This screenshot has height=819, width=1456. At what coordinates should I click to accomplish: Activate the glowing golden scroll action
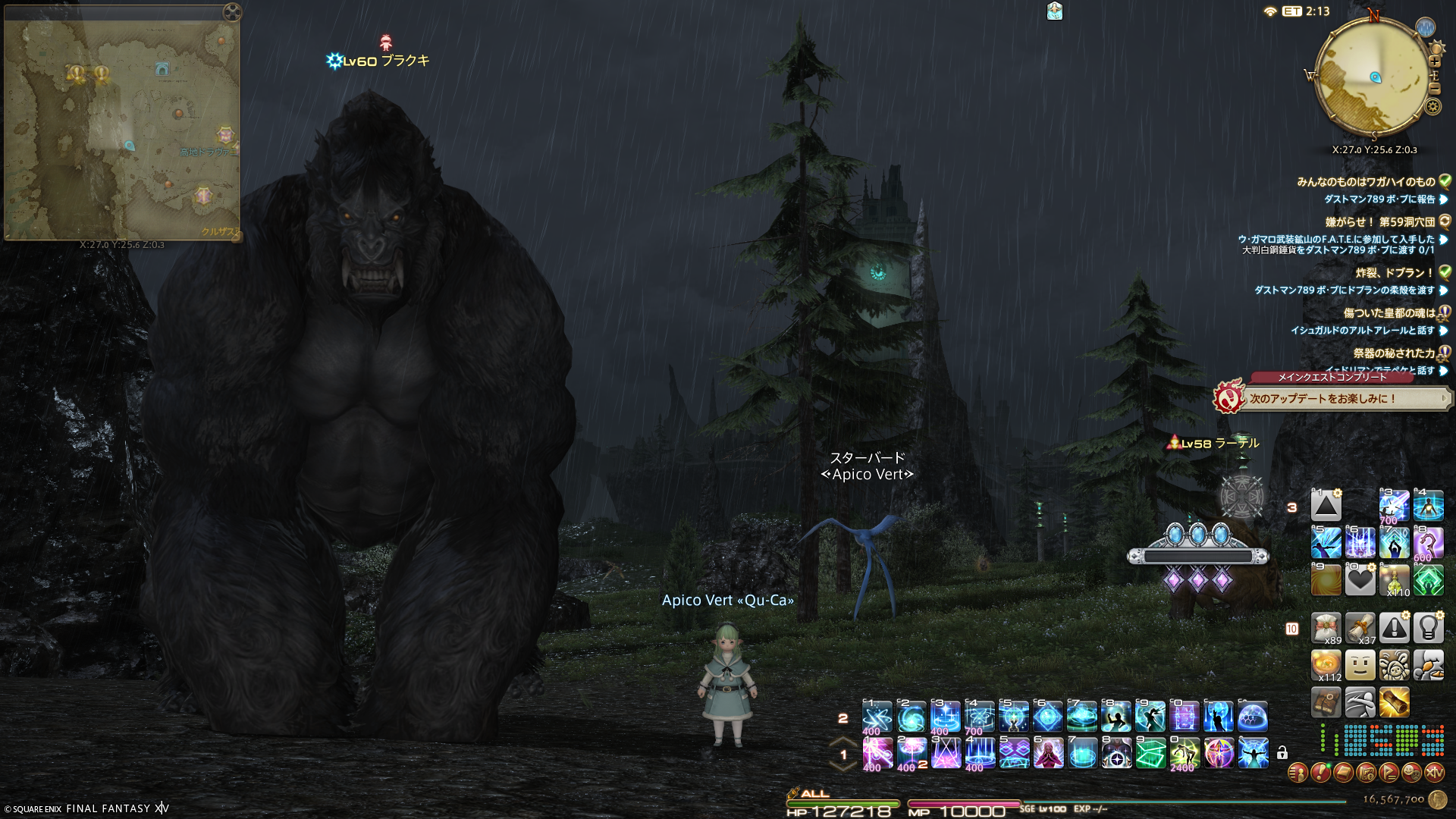[x=1394, y=702]
